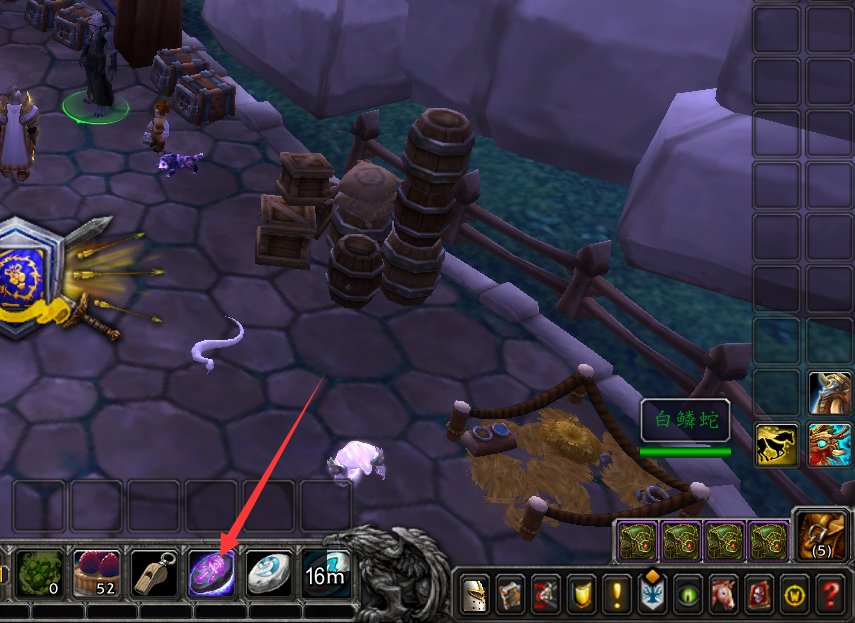The height and width of the screenshot is (623, 855).
Task: Open character info via the helmet icon
Action: [474, 596]
